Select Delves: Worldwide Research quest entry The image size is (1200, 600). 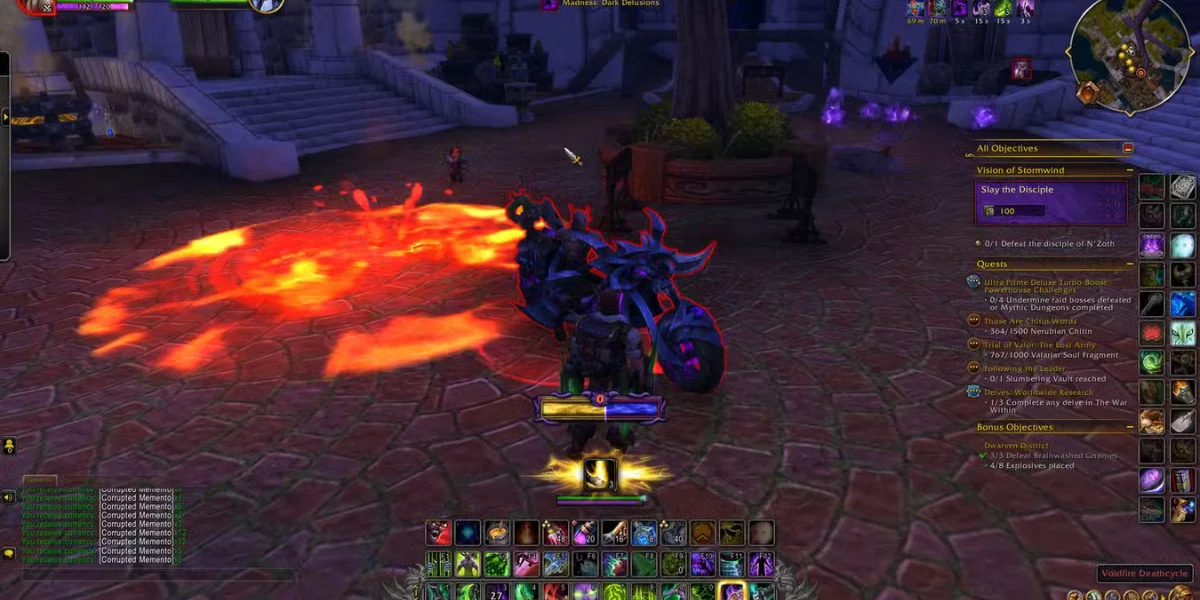1036,392
